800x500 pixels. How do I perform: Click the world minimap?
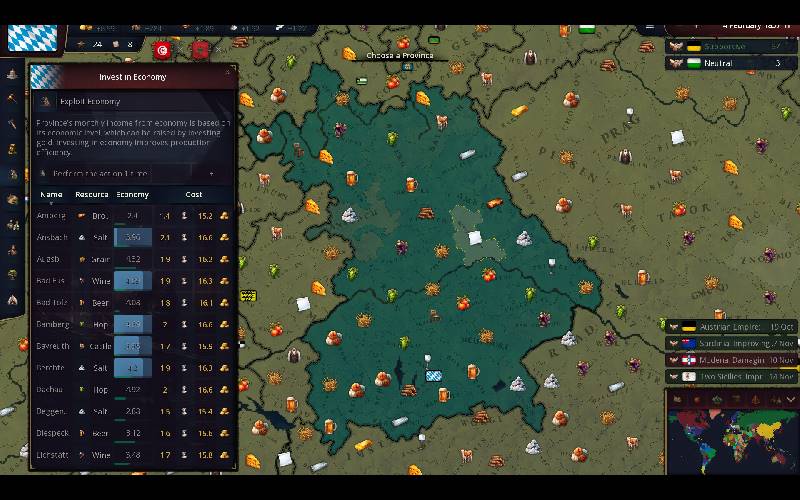731,445
